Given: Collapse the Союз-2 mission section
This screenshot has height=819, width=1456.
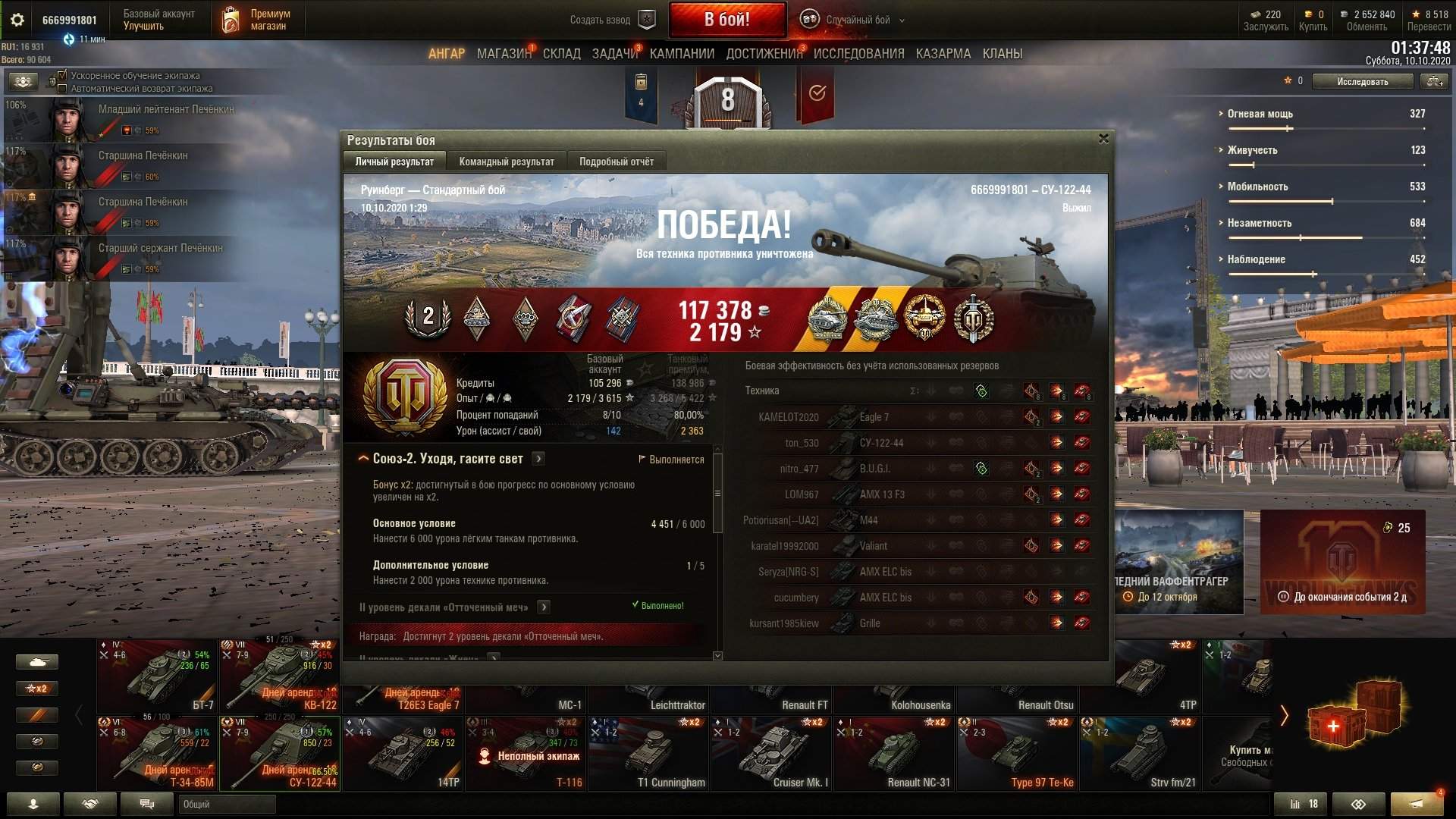Looking at the screenshot, I should 363,459.
